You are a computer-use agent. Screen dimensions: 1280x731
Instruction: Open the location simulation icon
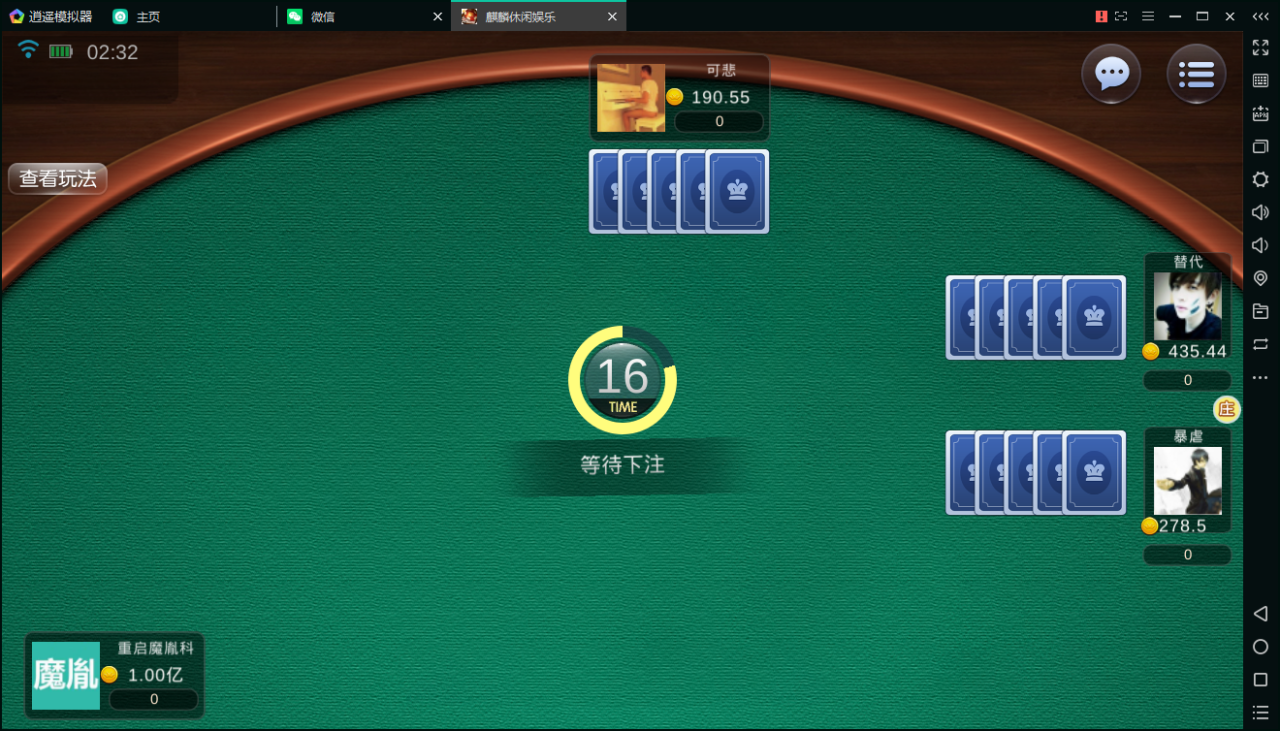tap(1260, 278)
